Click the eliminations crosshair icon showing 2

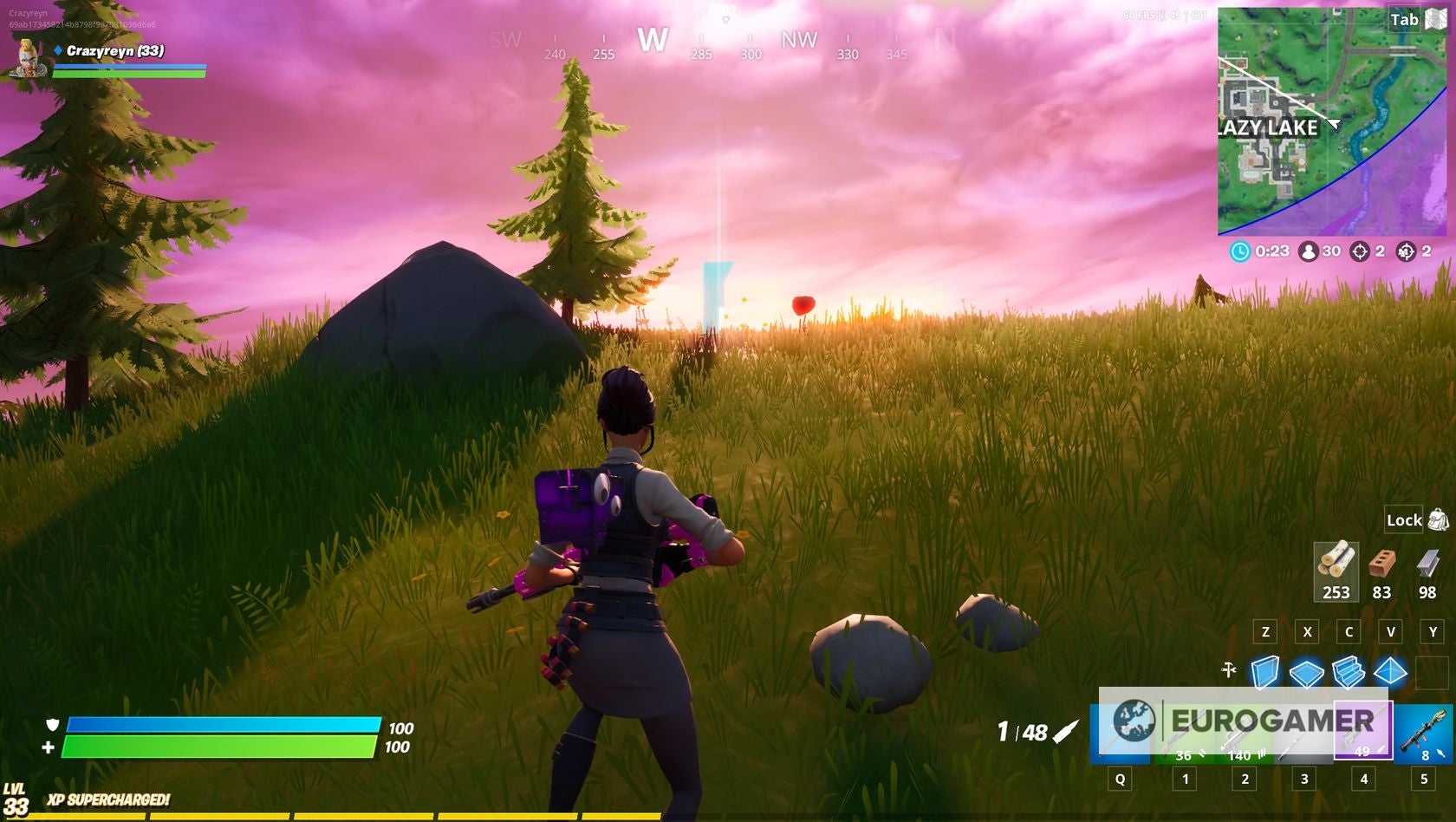coord(1360,251)
